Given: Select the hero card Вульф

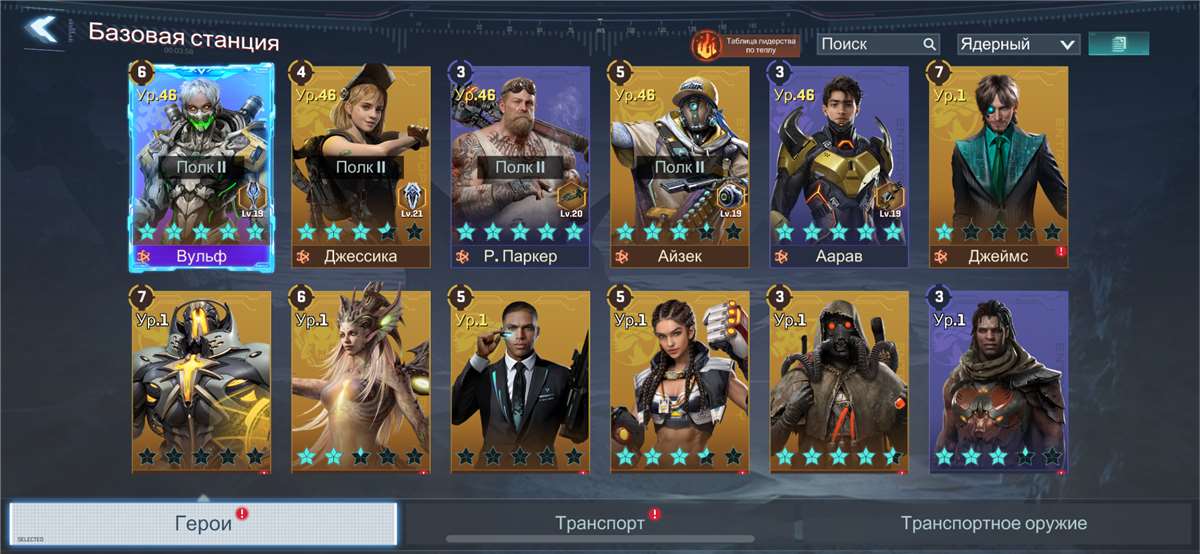Looking at the screenshot, I should [201, 165].
